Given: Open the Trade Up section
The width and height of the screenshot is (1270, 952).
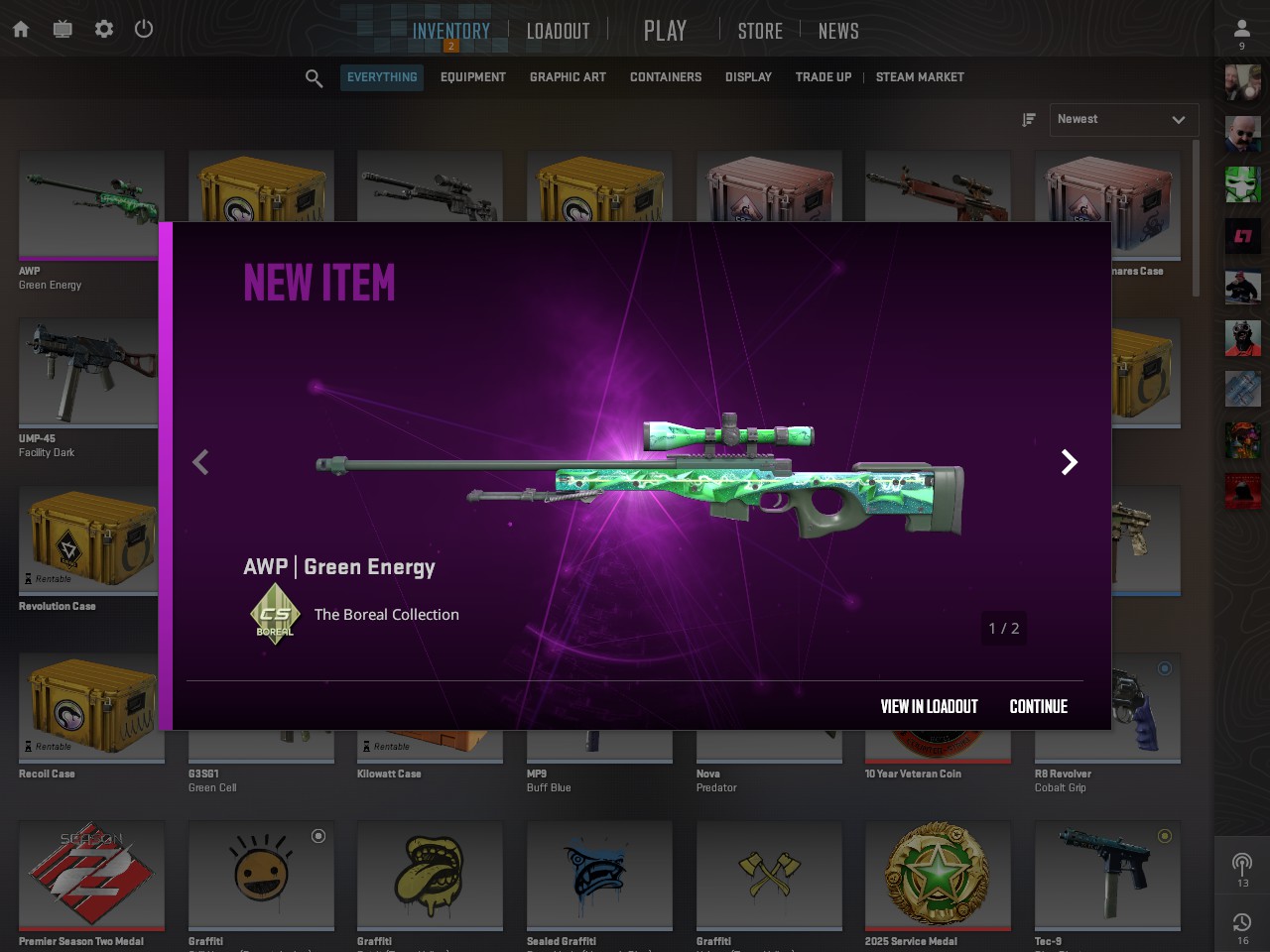Looking at the screenshot, I should pos(824,77).
